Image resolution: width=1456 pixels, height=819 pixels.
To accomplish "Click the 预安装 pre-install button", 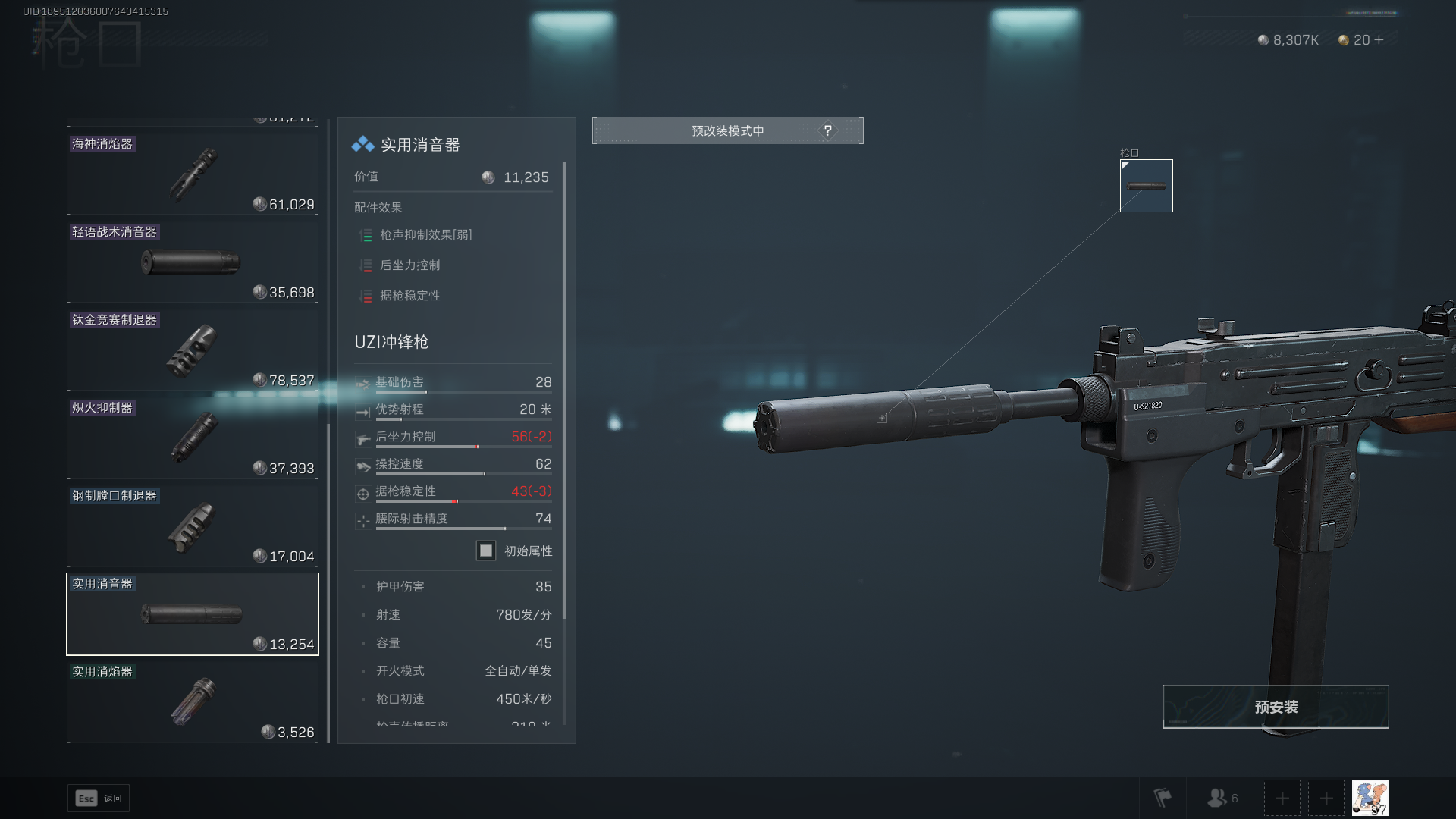I will point(1276,707).
